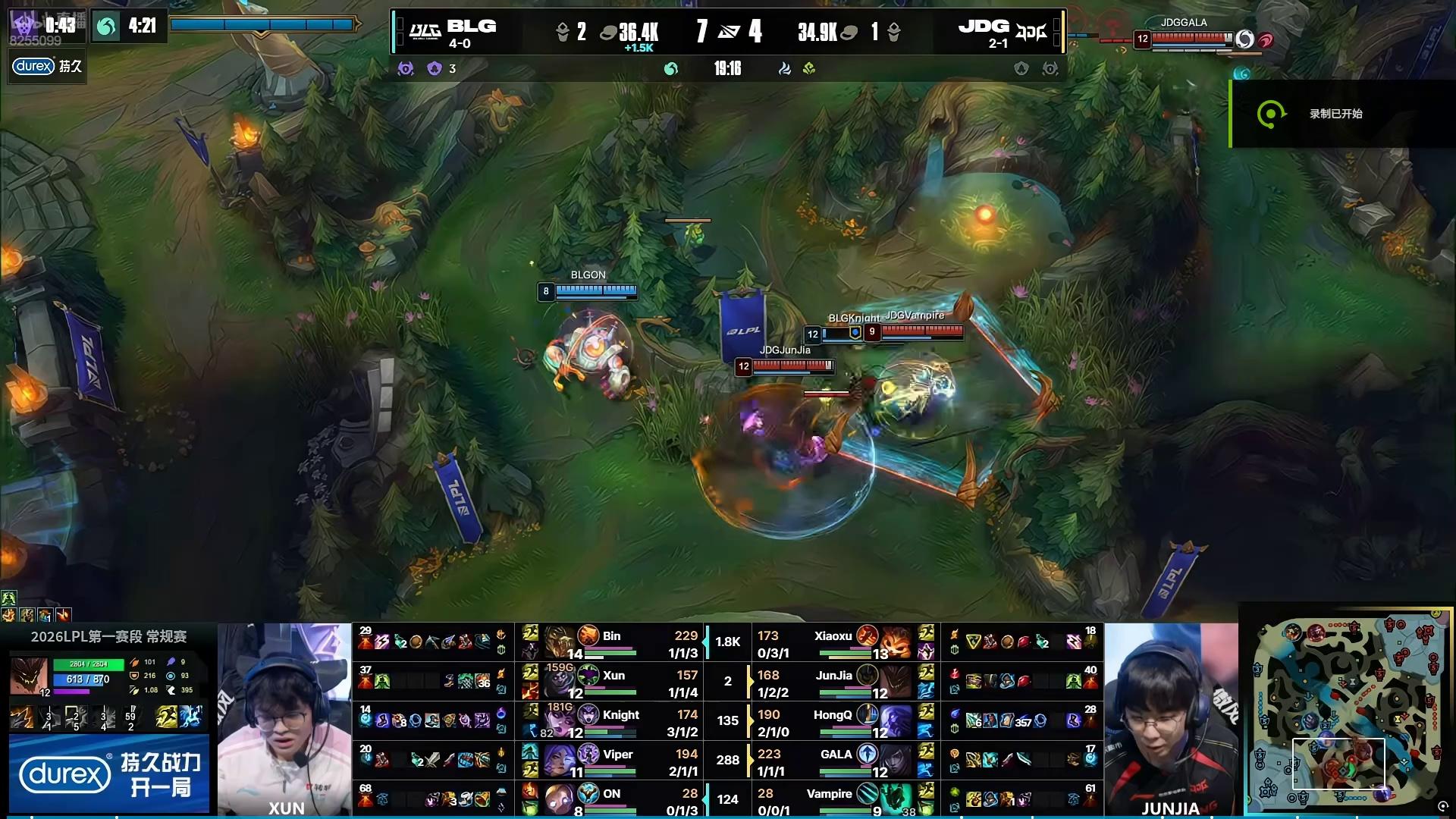
Task: Open the JUNJIA player camera feed
Action: point(1170,719)
